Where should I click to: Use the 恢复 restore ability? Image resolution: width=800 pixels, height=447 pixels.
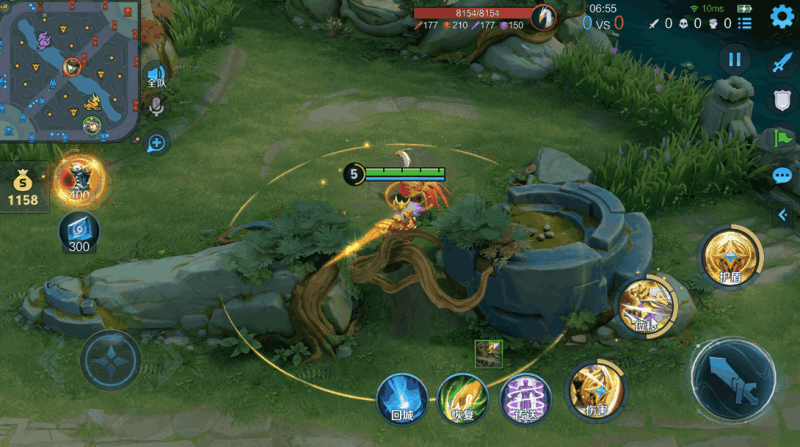coord(462,397)
